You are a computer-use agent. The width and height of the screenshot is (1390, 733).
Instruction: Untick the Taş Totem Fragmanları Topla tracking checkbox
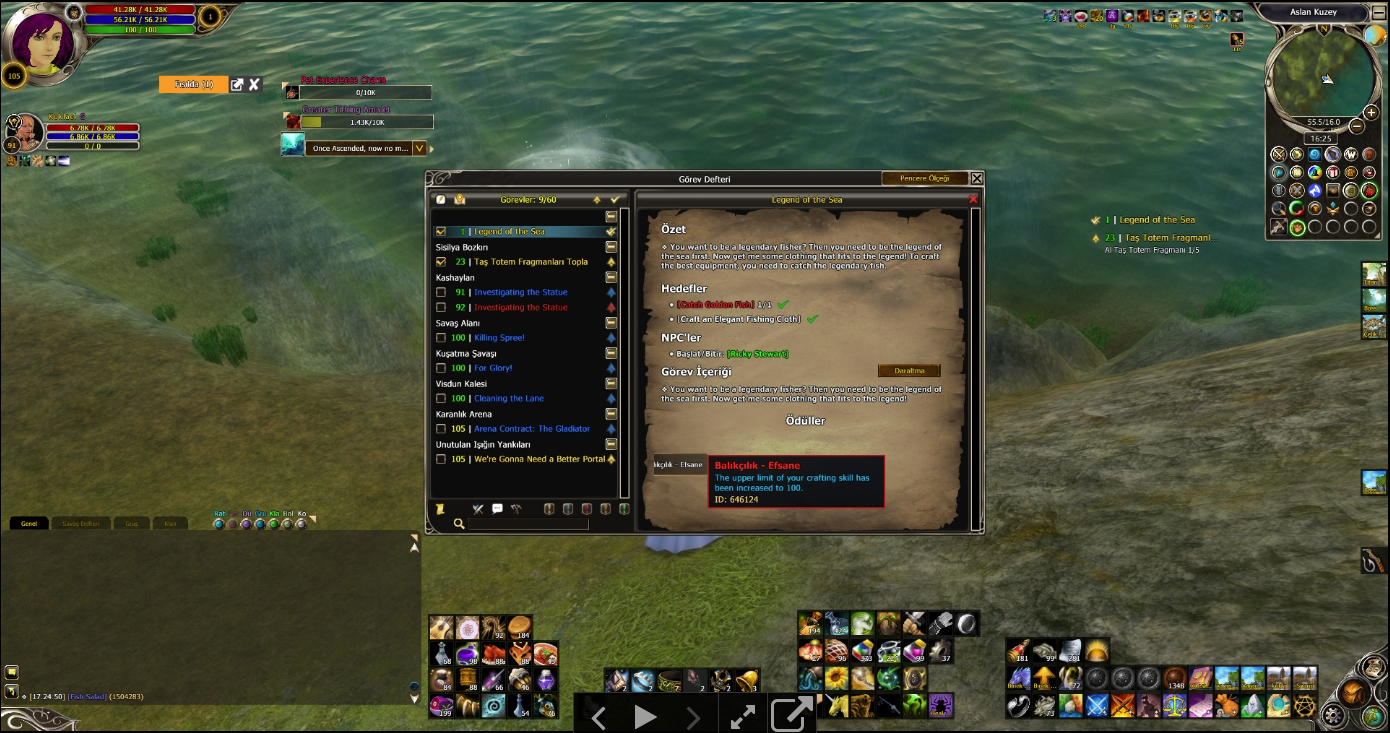tap(441, 262)
